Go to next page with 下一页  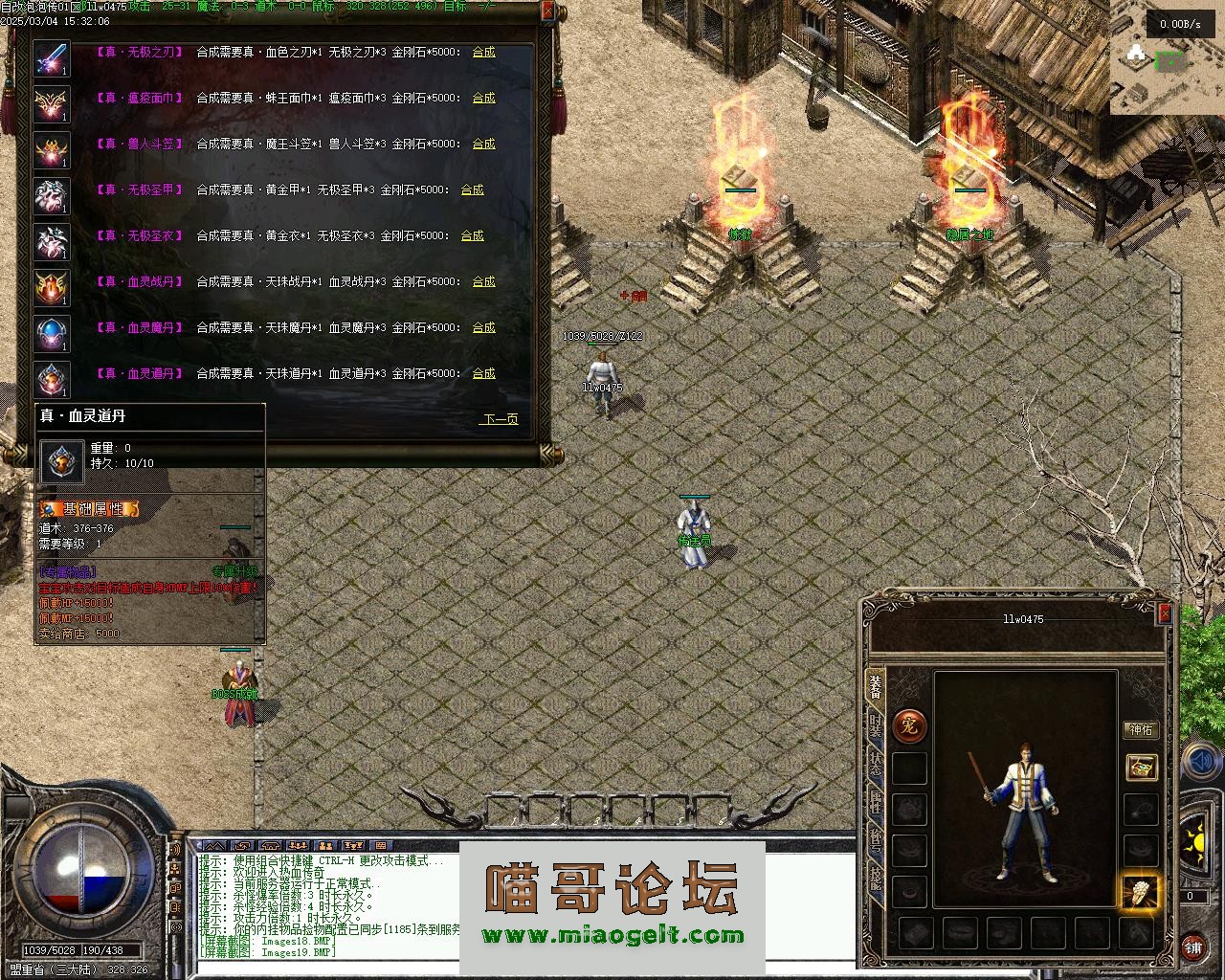point(500,419)
